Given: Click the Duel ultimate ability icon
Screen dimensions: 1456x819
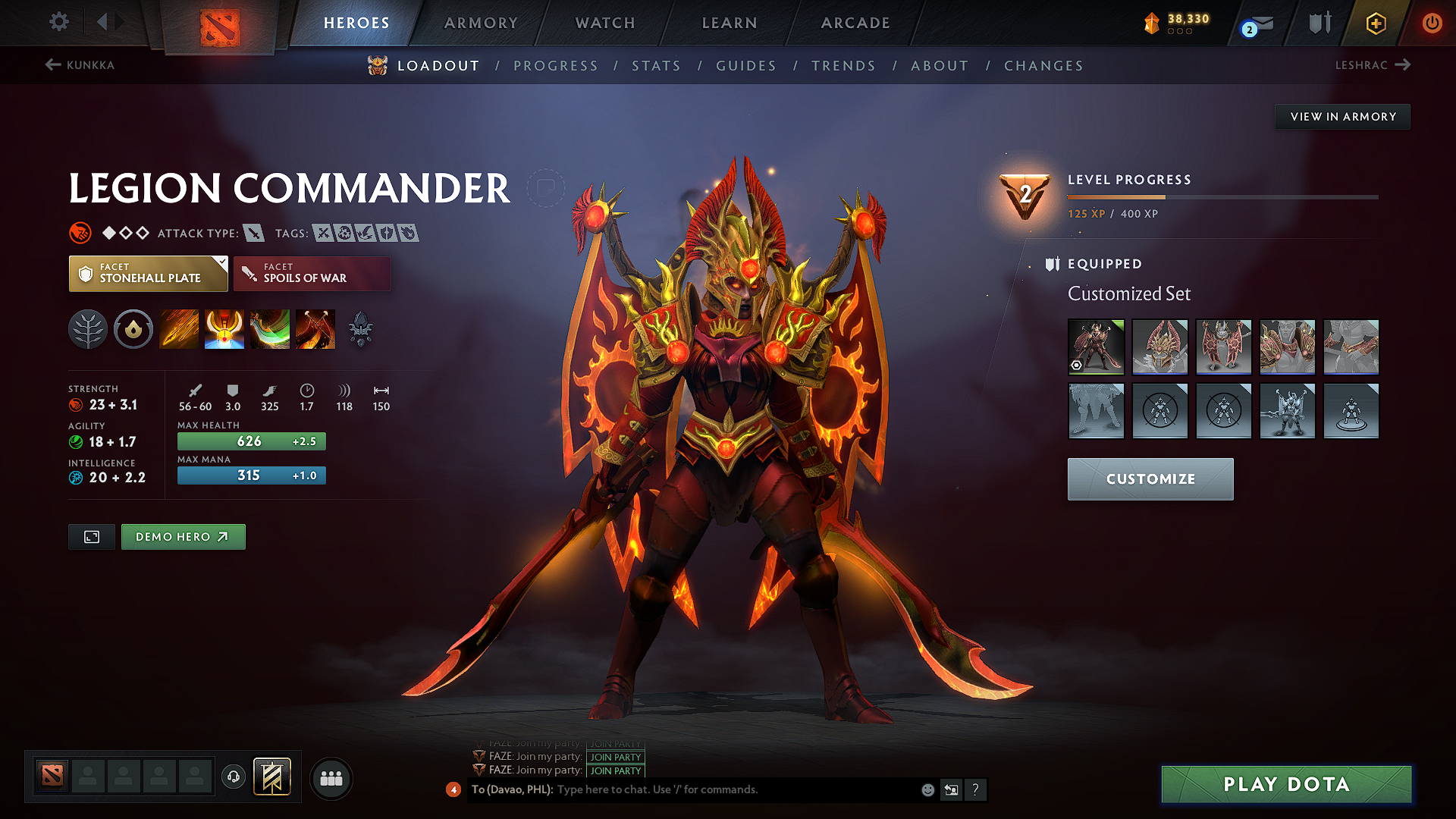Looking at the screenshot, I should point(315,328).
